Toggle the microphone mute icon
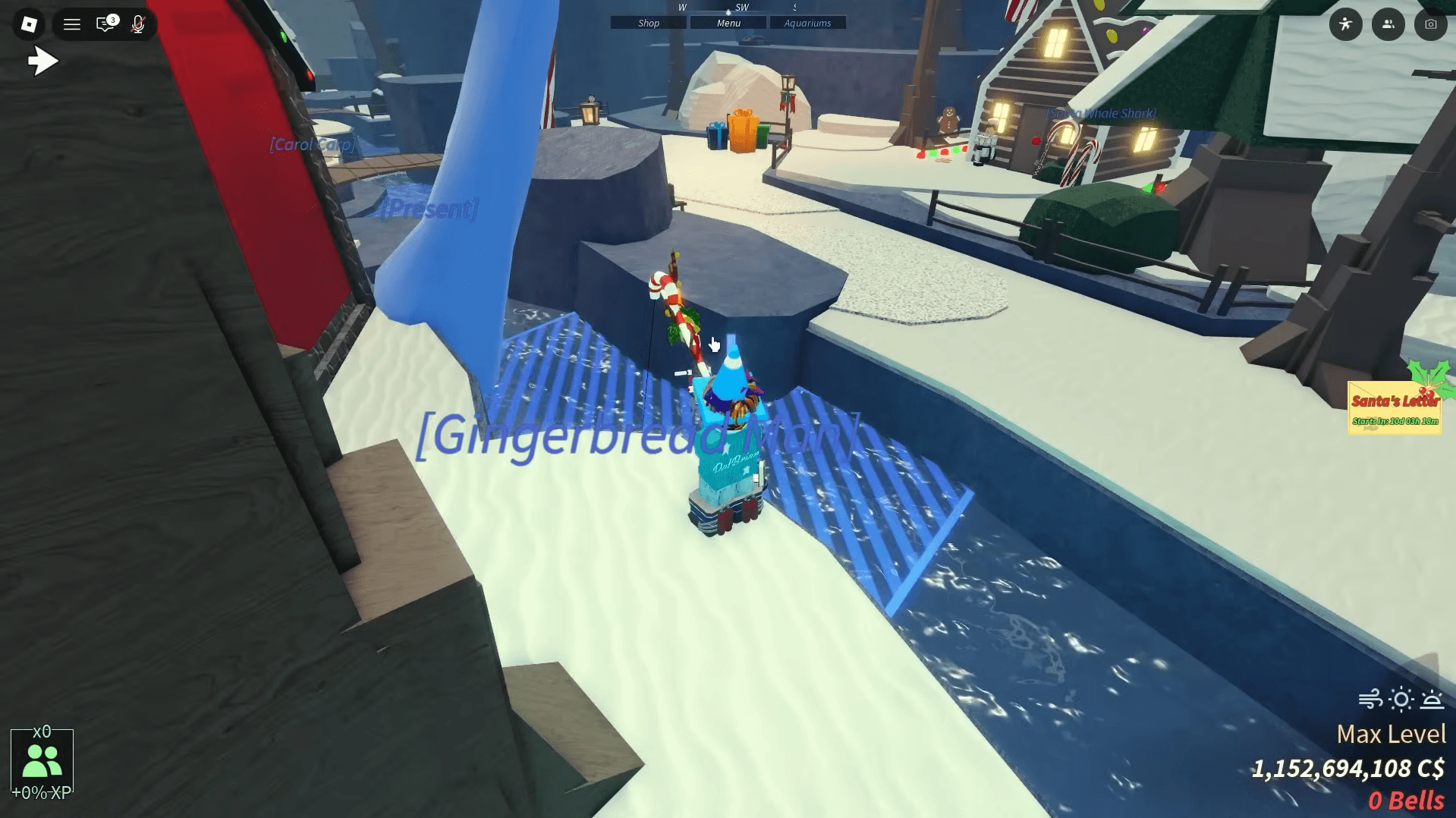 click(x=138, y=24)
